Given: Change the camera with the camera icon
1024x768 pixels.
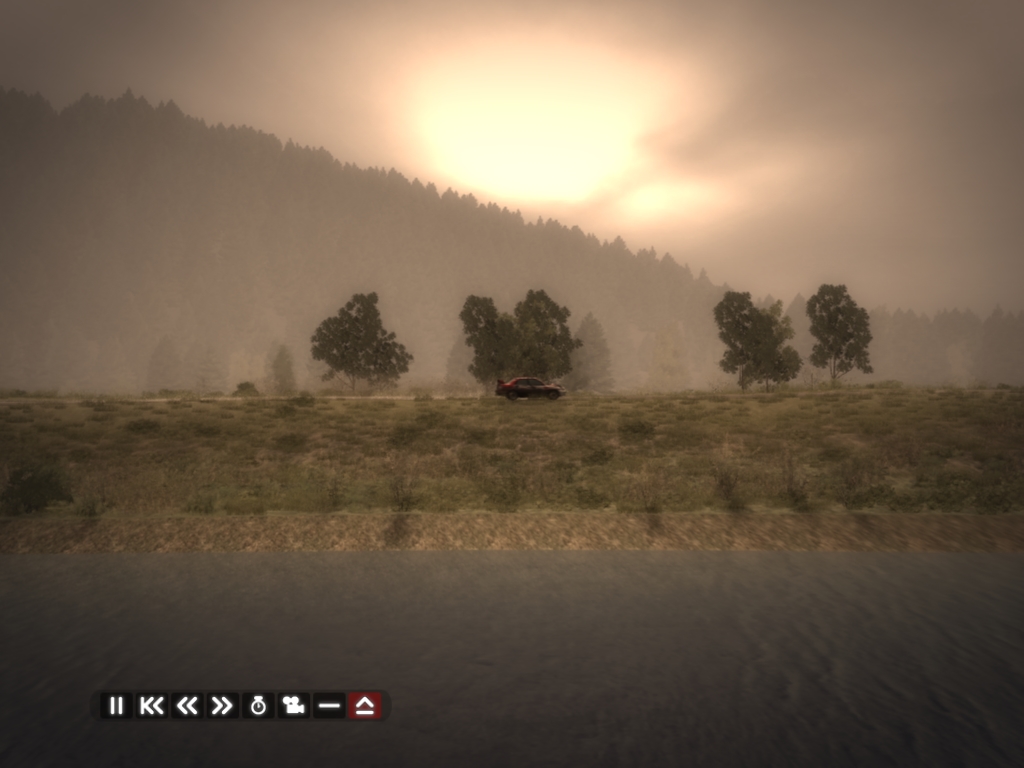Looking at the screenshot, I should [293, 706].
